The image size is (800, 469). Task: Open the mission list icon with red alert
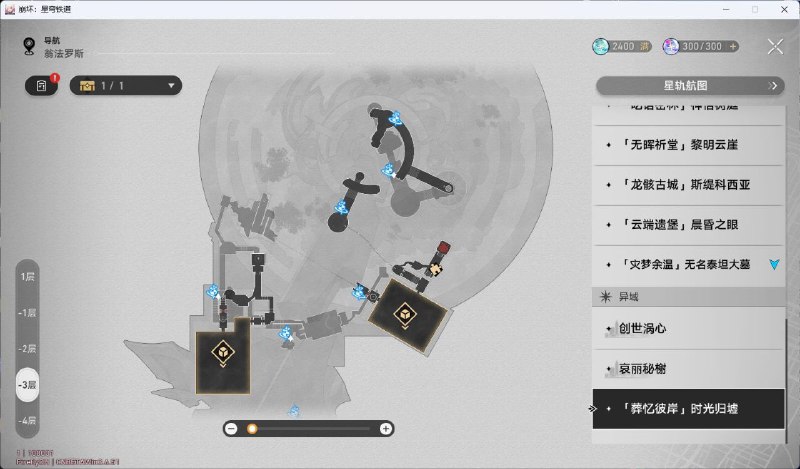[42, 86]
